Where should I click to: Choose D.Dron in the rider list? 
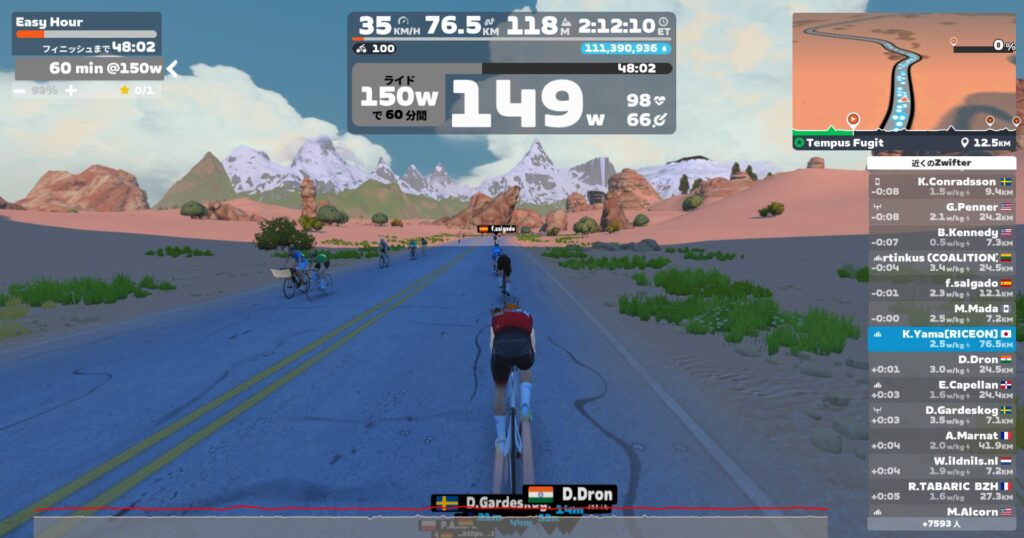[941, 364]
